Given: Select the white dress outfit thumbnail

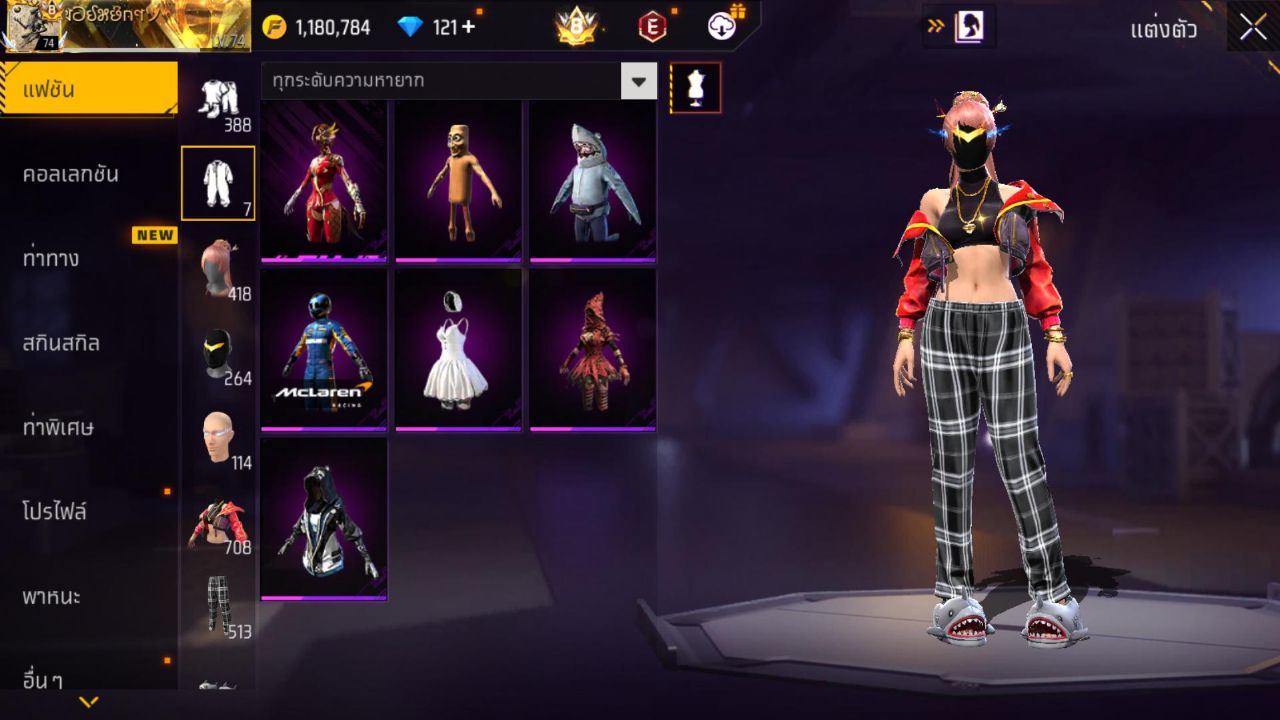Looking at the screenshot, I should pyautogui.click(x=458, y=349).
